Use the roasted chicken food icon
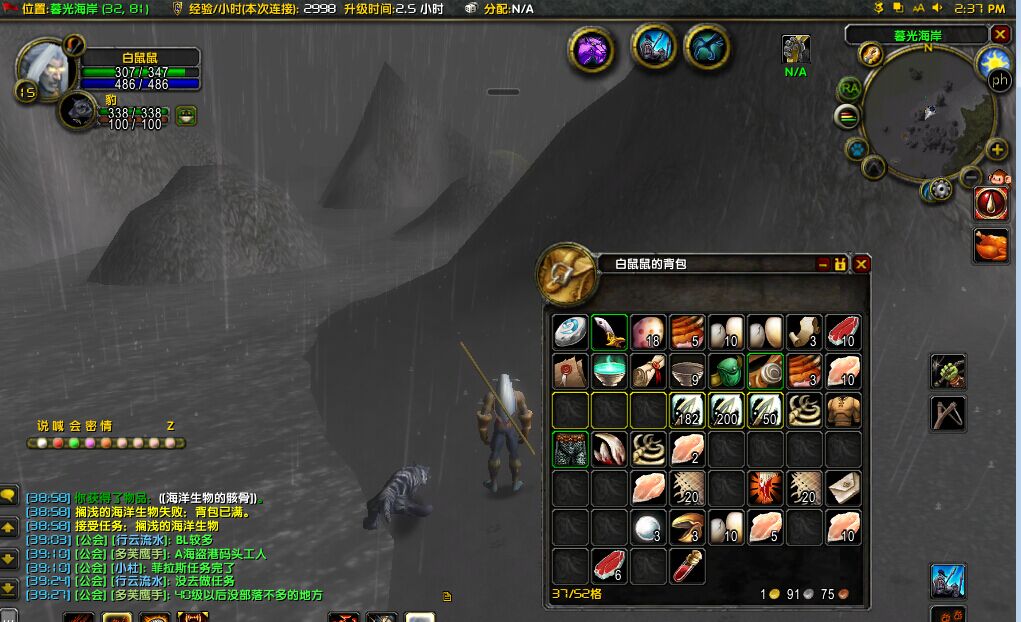 (991, 245)
